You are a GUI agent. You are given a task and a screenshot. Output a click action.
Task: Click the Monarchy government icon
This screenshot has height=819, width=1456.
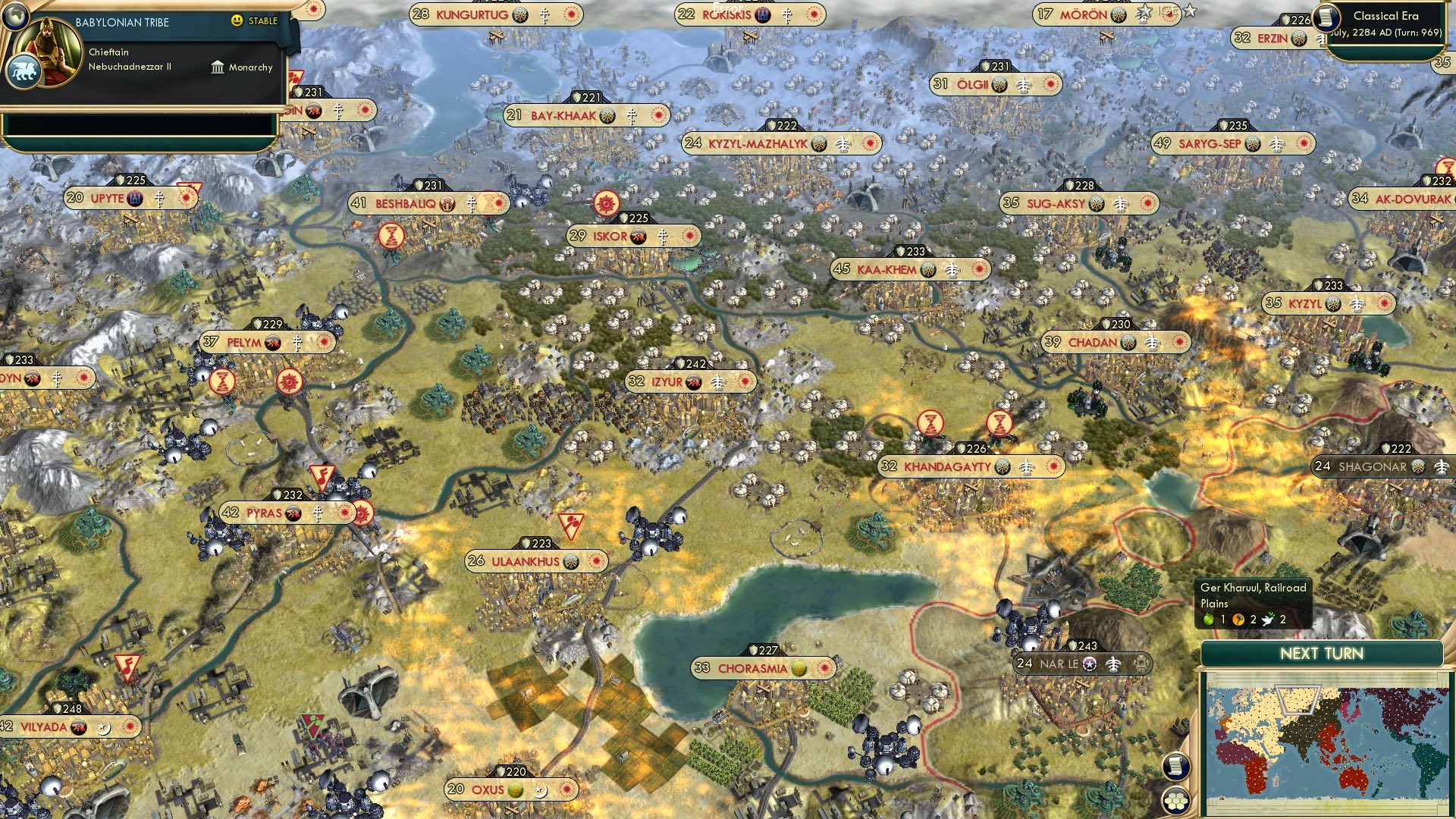(218, 67)
